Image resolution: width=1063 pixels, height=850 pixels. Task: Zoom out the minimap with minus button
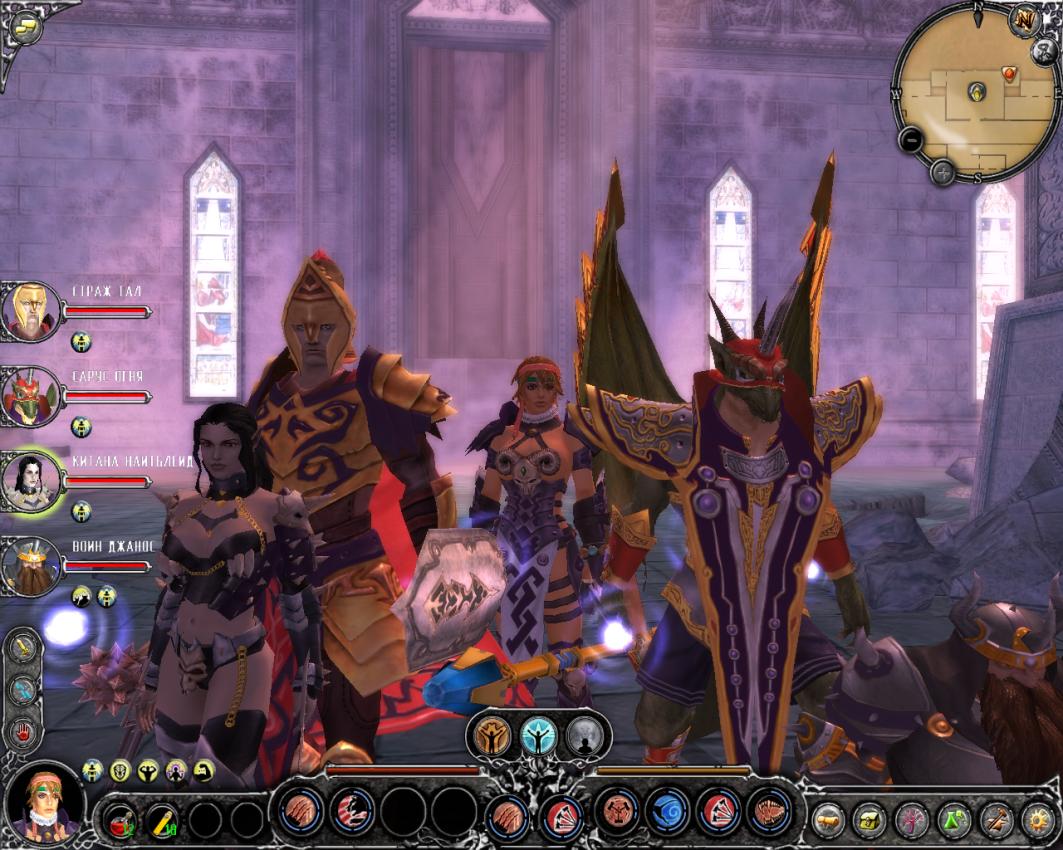tap(910, 140)
